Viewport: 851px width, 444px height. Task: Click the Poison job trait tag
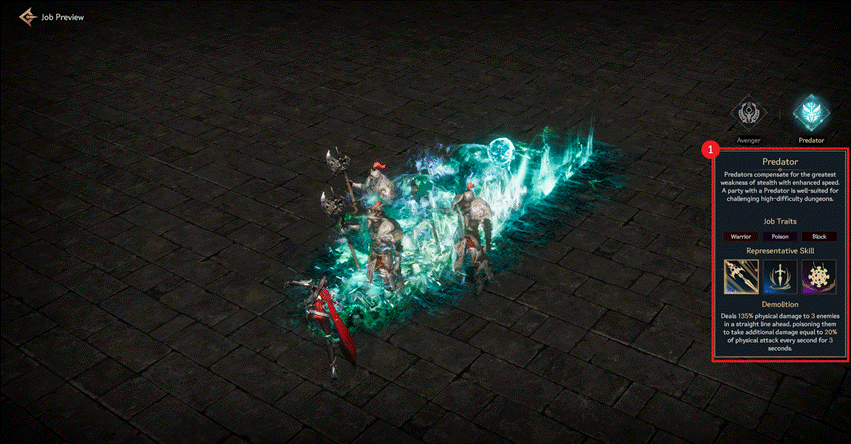779,236
